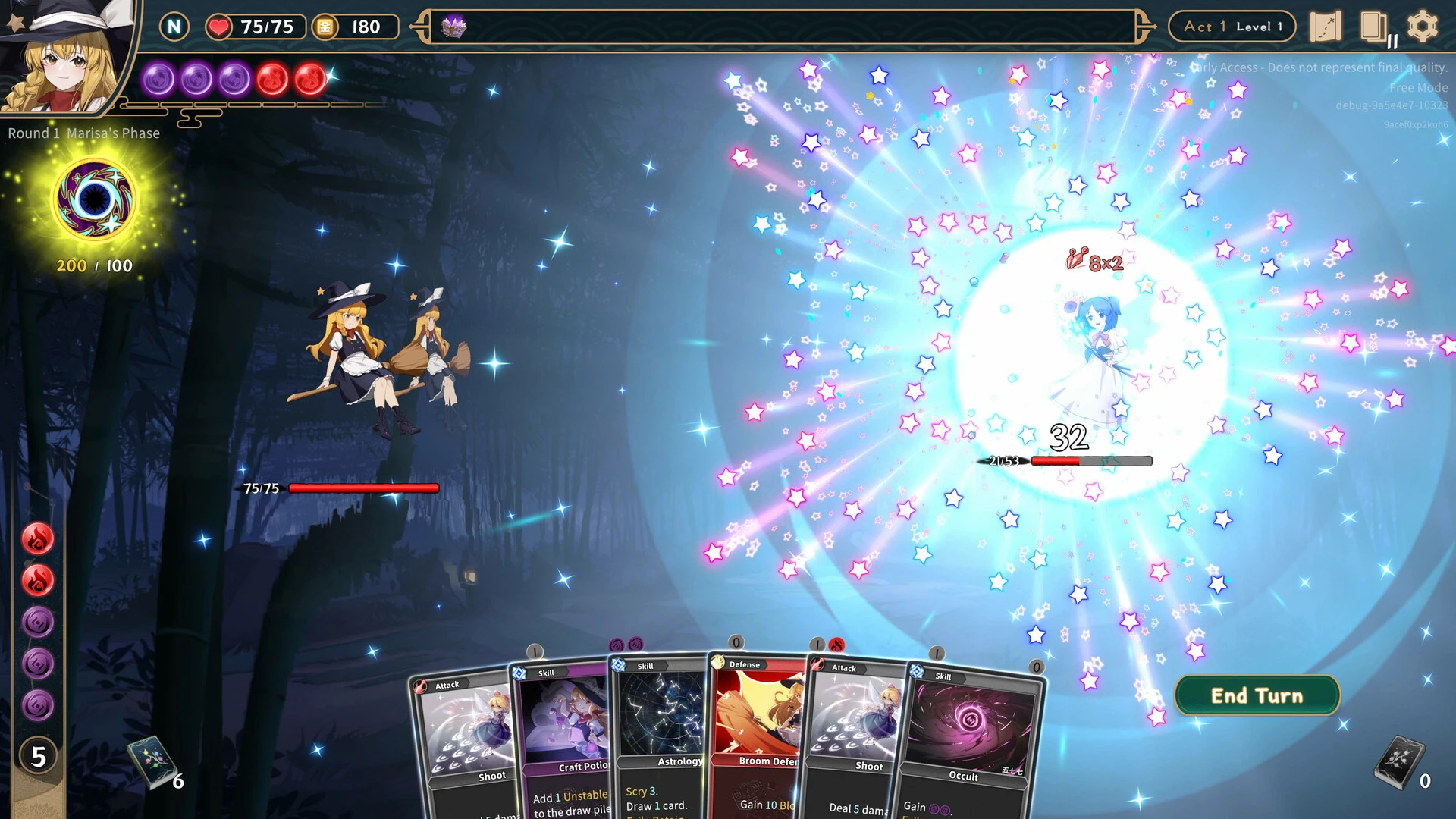Activate the glowing ultimate skill orb

[95, 199]
